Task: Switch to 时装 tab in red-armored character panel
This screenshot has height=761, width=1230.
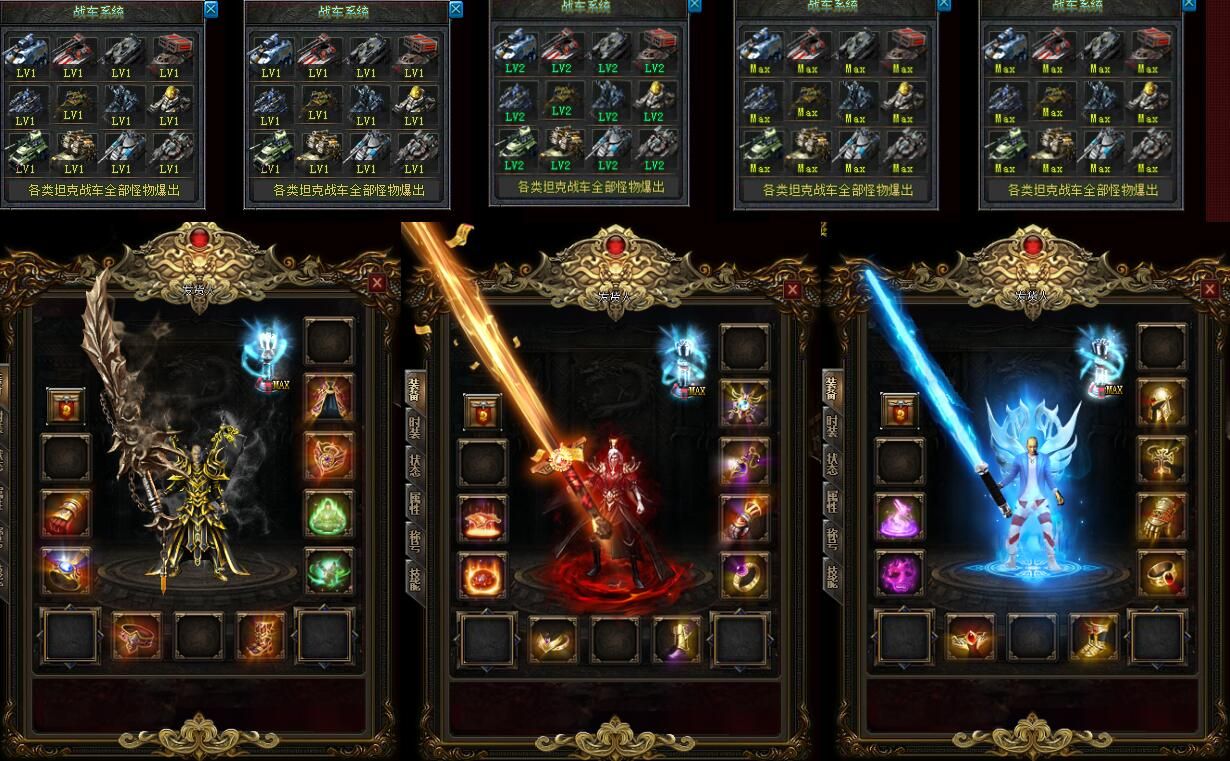Action: (414, 427)
